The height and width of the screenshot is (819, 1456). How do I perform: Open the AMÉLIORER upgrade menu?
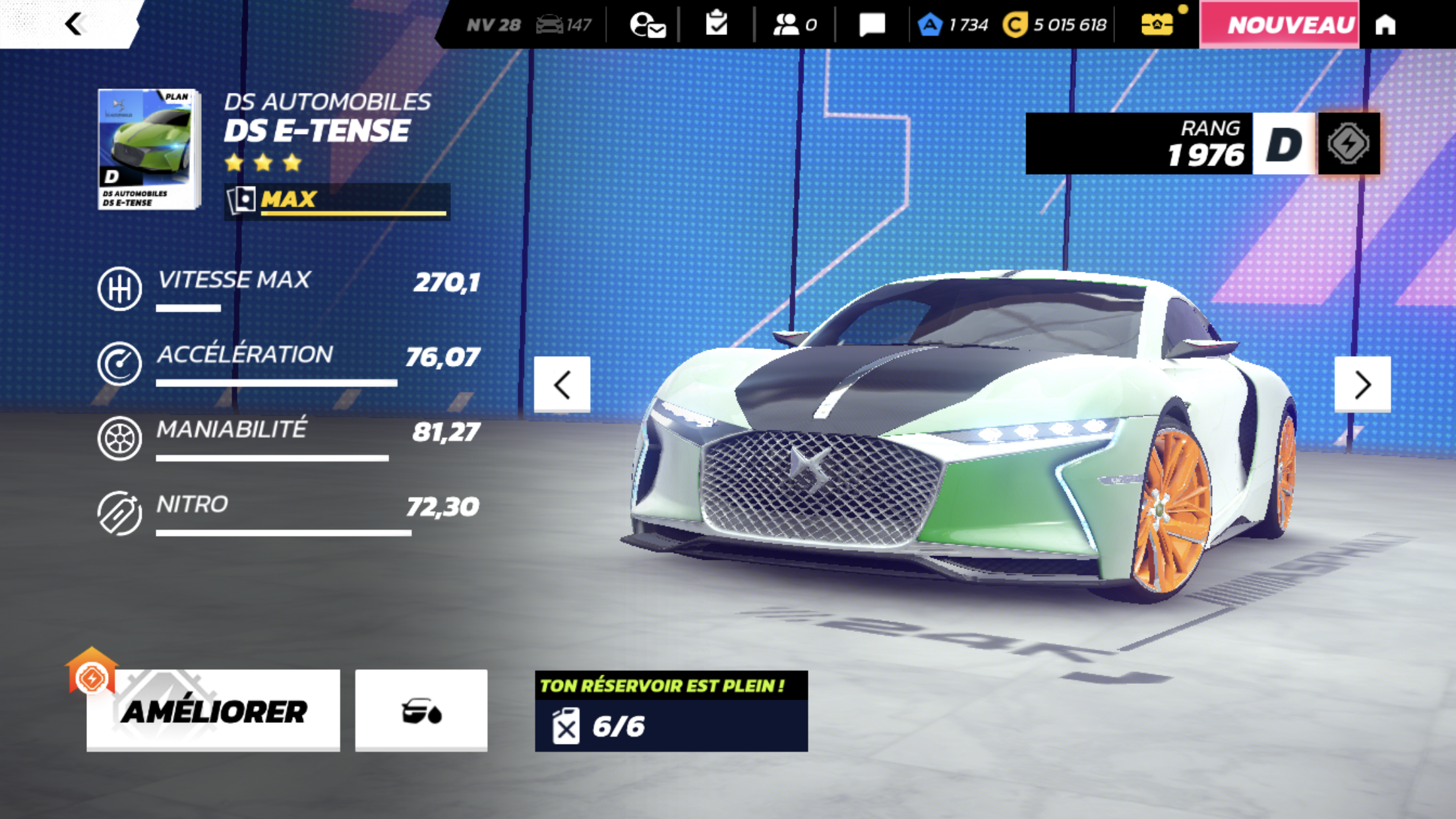pyautogui.click(x=213, y=710)
